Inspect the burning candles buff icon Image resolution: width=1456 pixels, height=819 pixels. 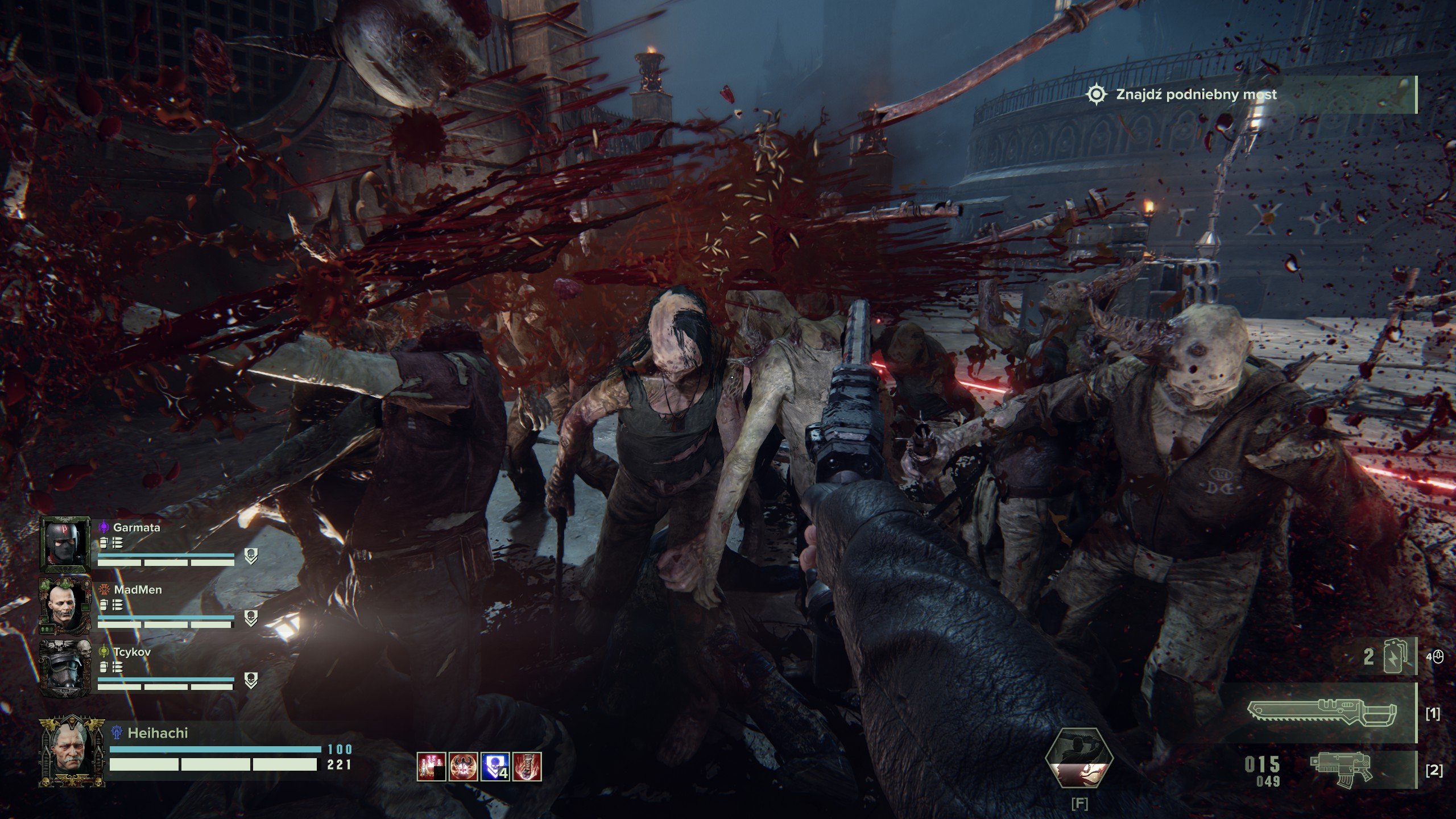tap(431, 766)
